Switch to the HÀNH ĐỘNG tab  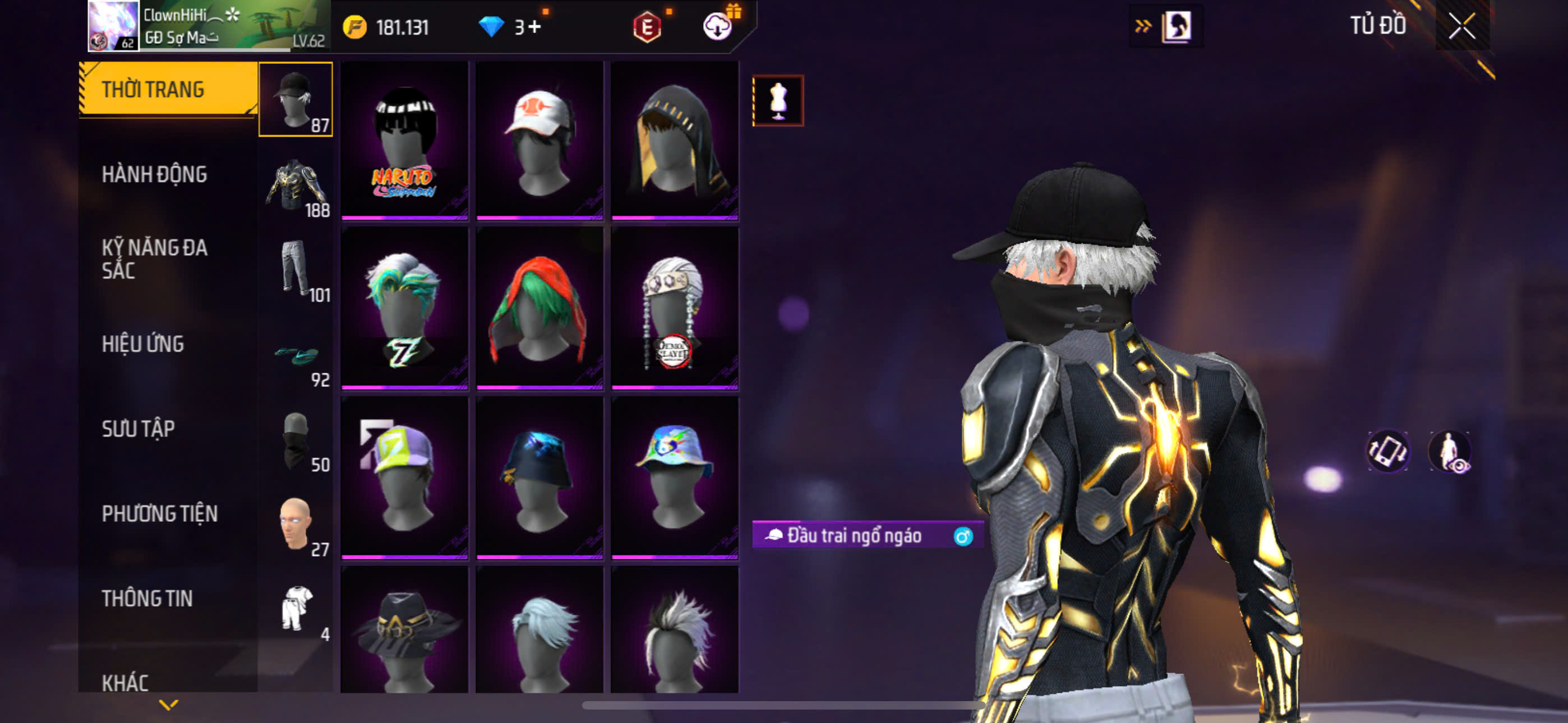(155, 175)
